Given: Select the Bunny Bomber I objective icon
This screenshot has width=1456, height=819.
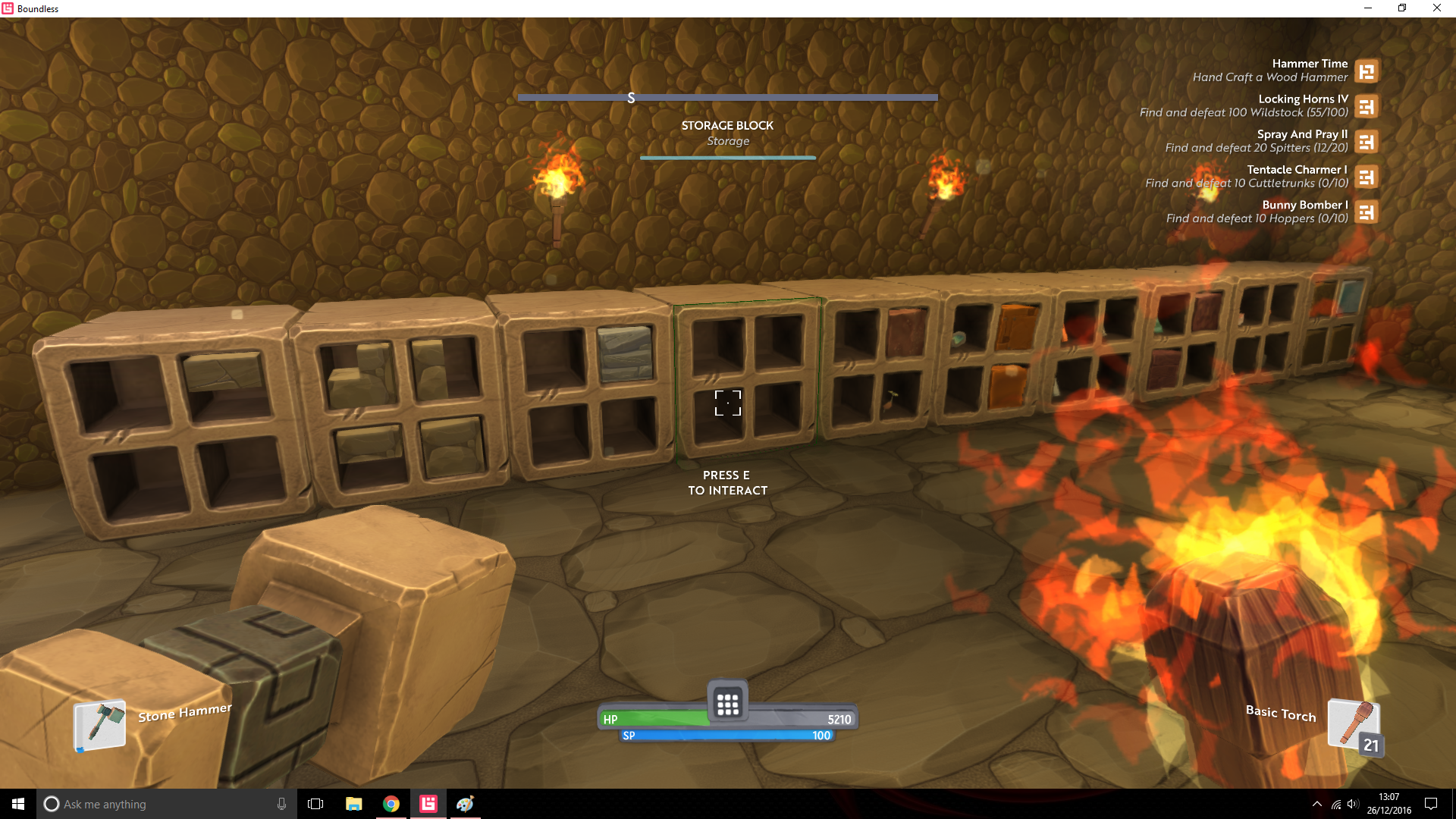Looking at the screenshot, I should pyautogui.click(x=1367, y=212).
